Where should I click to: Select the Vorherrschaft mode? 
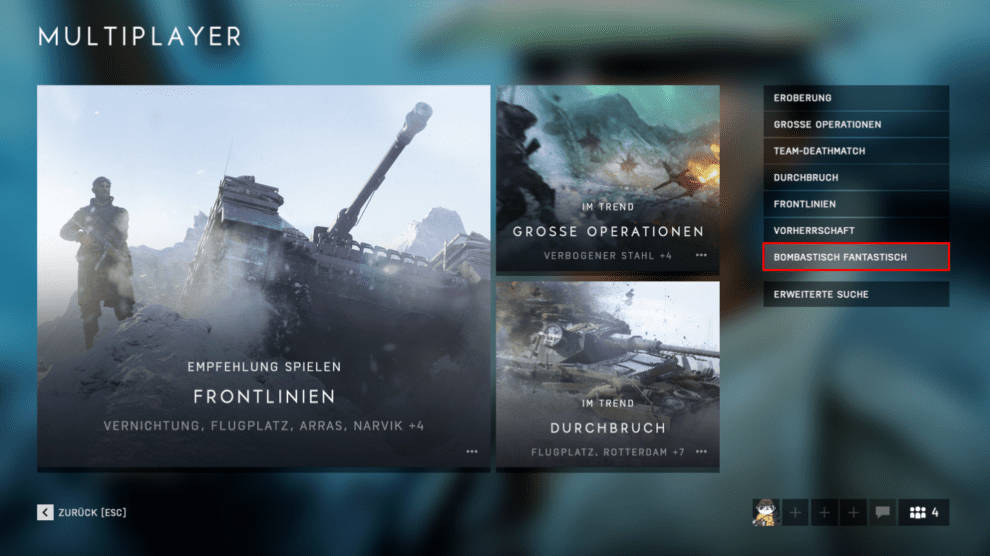(855, 231)
